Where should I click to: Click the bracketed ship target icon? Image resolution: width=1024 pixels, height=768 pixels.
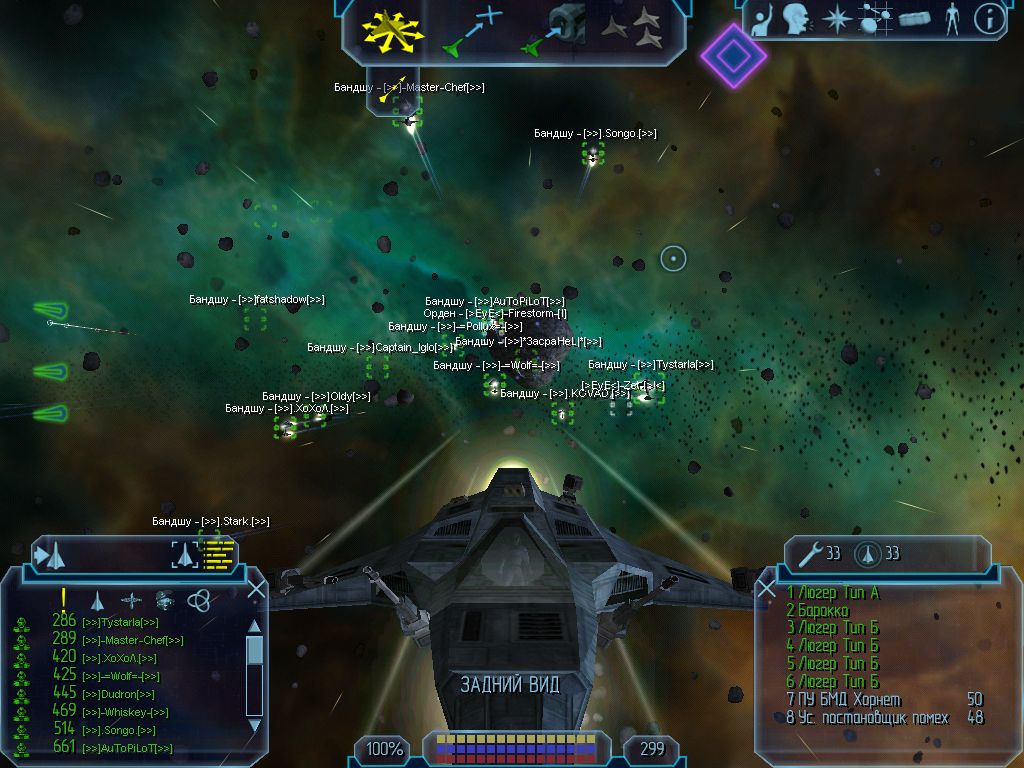185,553
